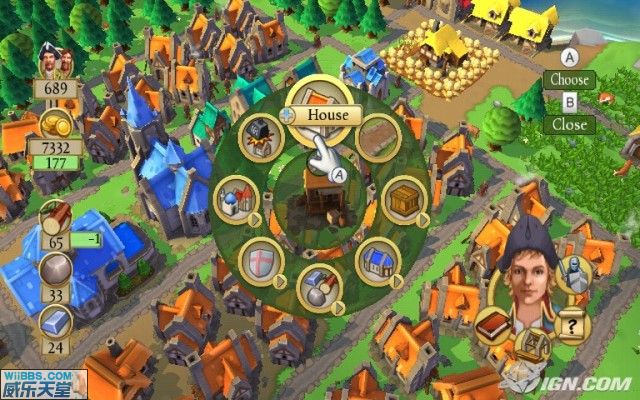Open the red cross shield category
This screenshot has width=640, height=400.
[259, 262]
